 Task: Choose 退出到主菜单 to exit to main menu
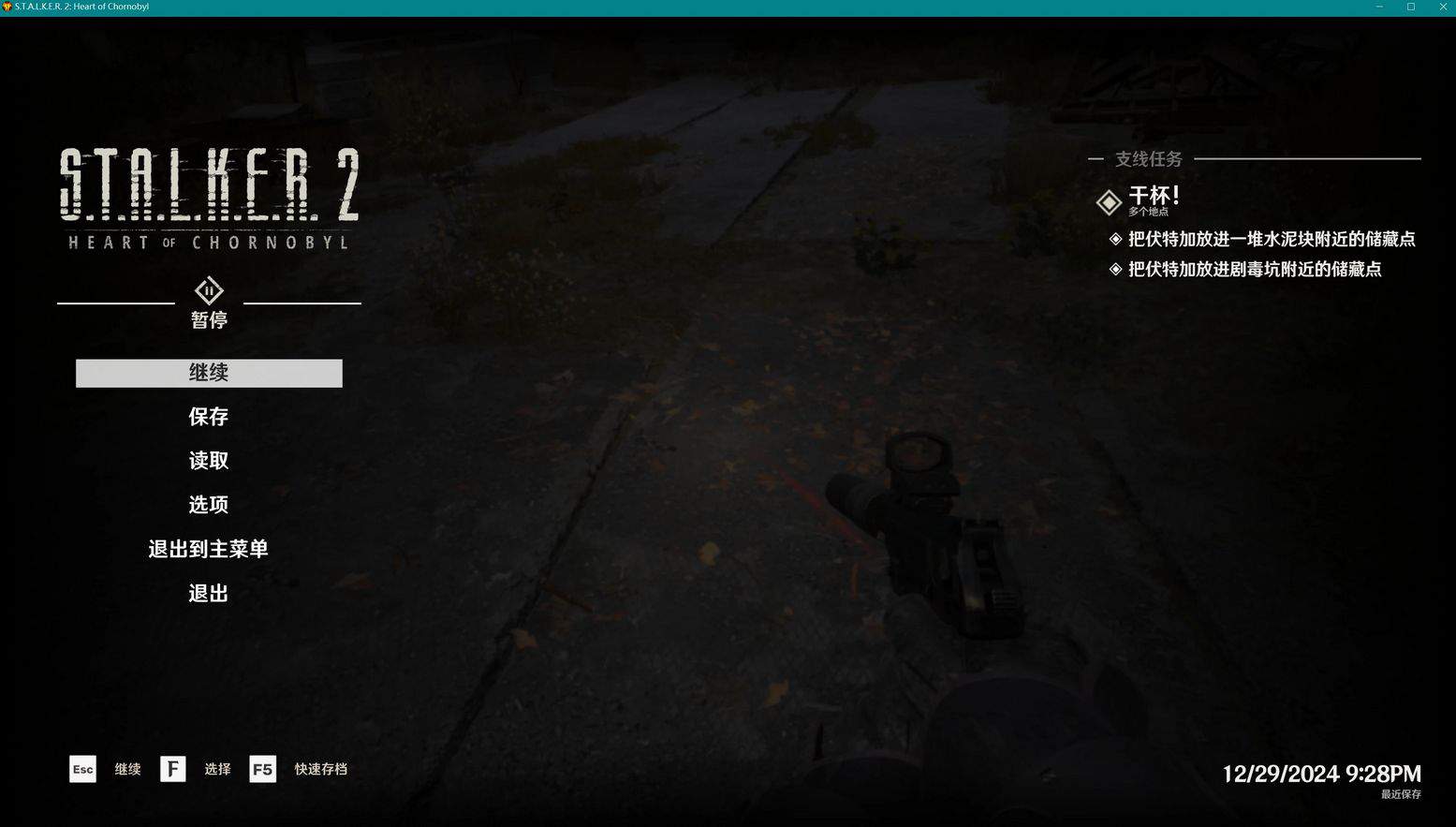(209, 549)
